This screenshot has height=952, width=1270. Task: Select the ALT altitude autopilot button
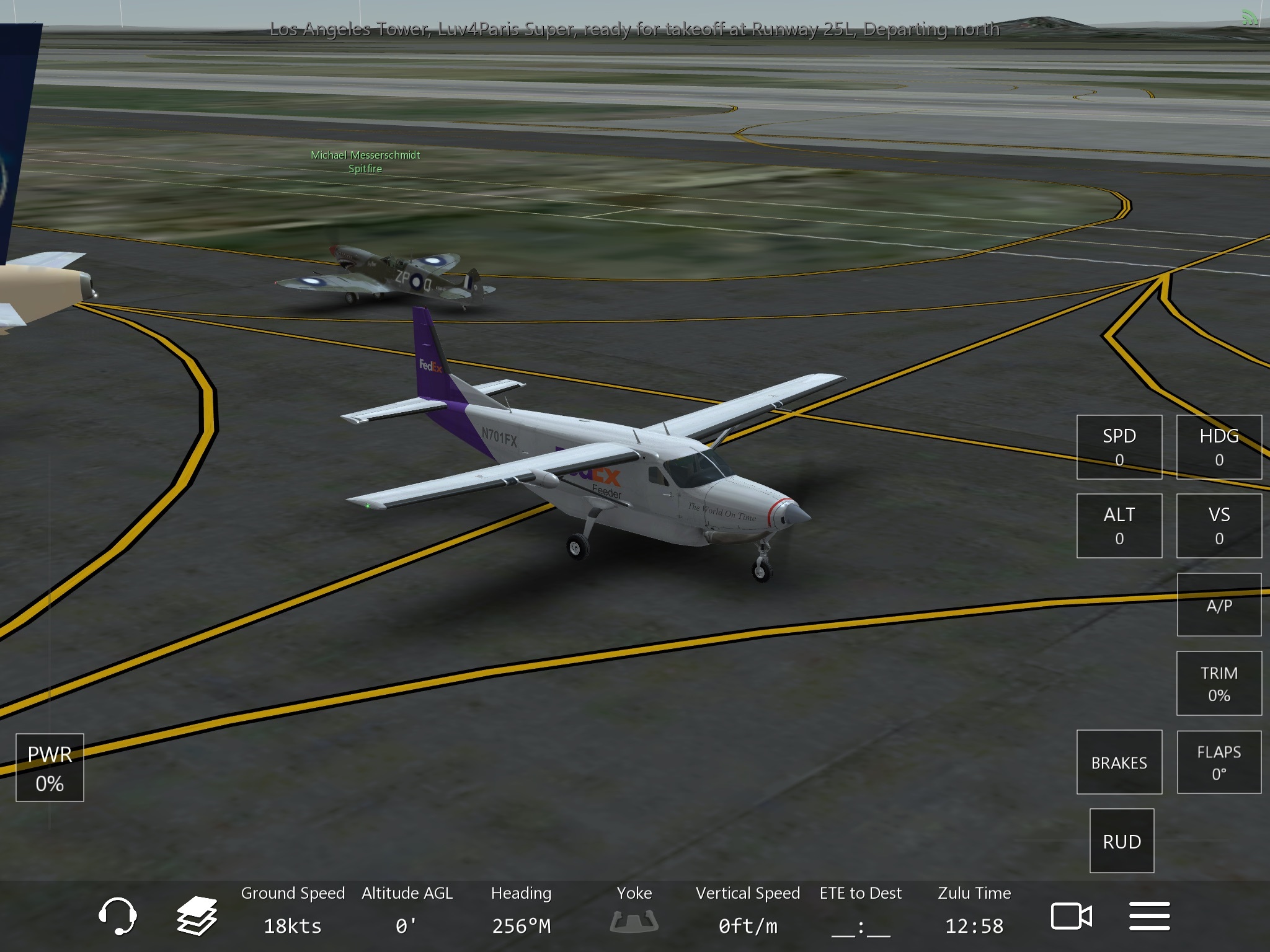(x=1119, y=526)
